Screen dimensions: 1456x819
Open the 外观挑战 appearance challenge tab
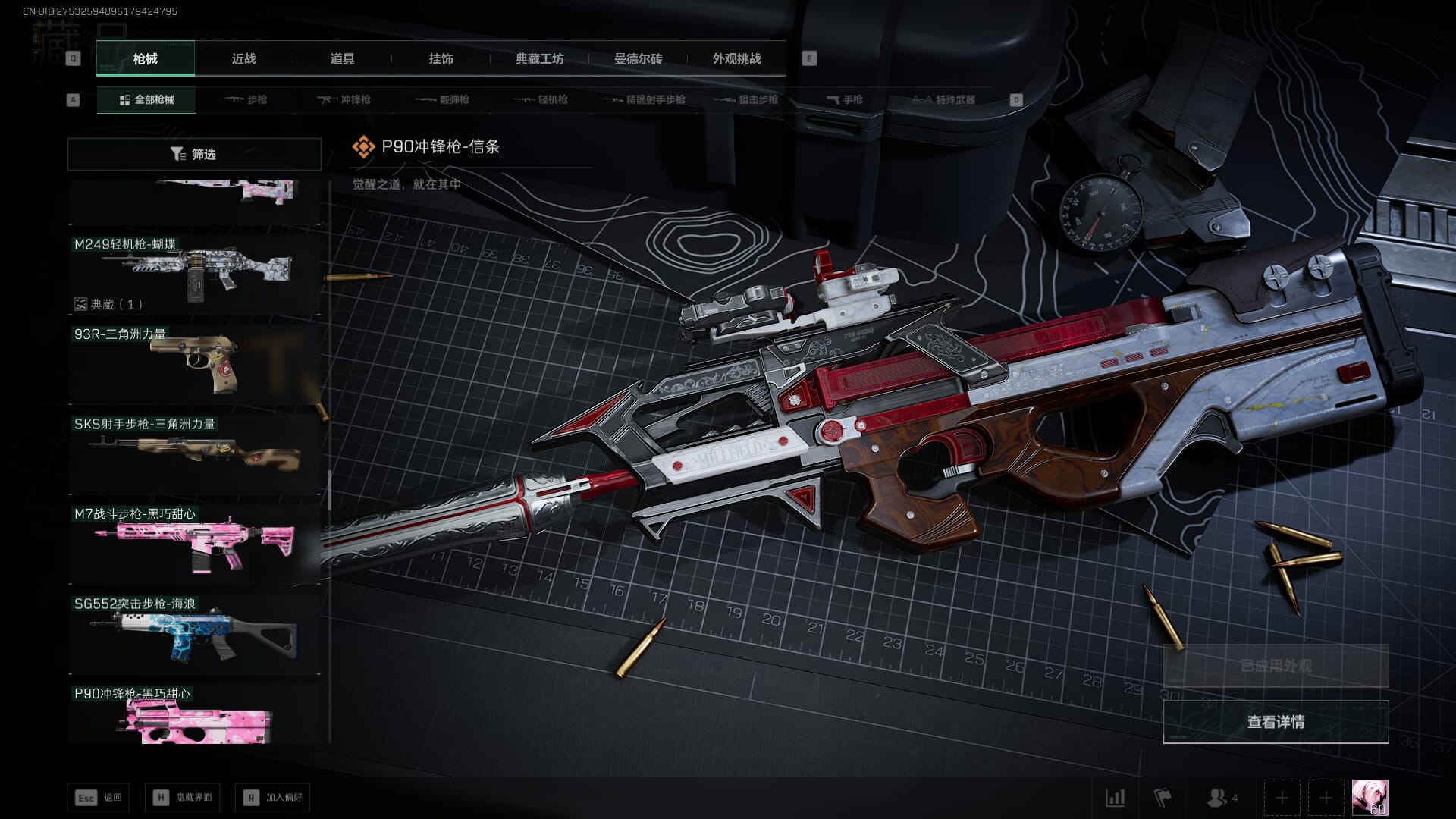(736, 59)
